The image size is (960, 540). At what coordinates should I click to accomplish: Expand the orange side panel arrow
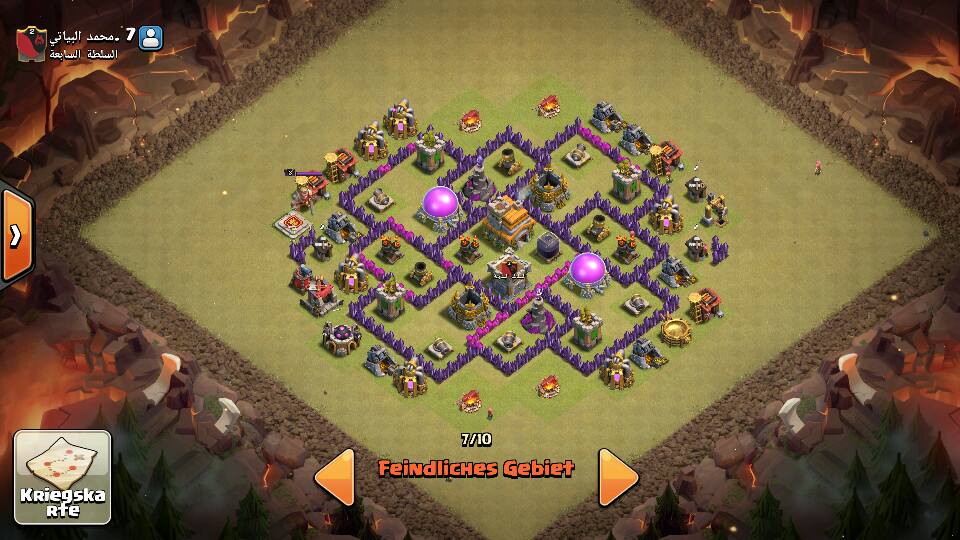16,235
